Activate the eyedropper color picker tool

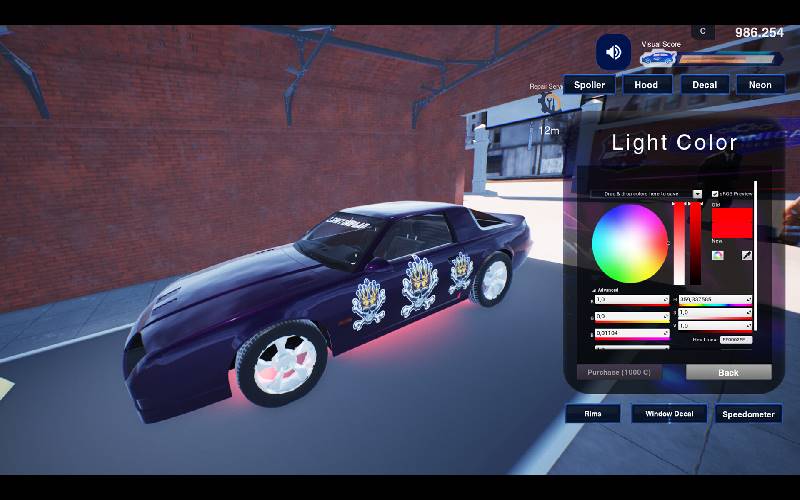[746, 255]
